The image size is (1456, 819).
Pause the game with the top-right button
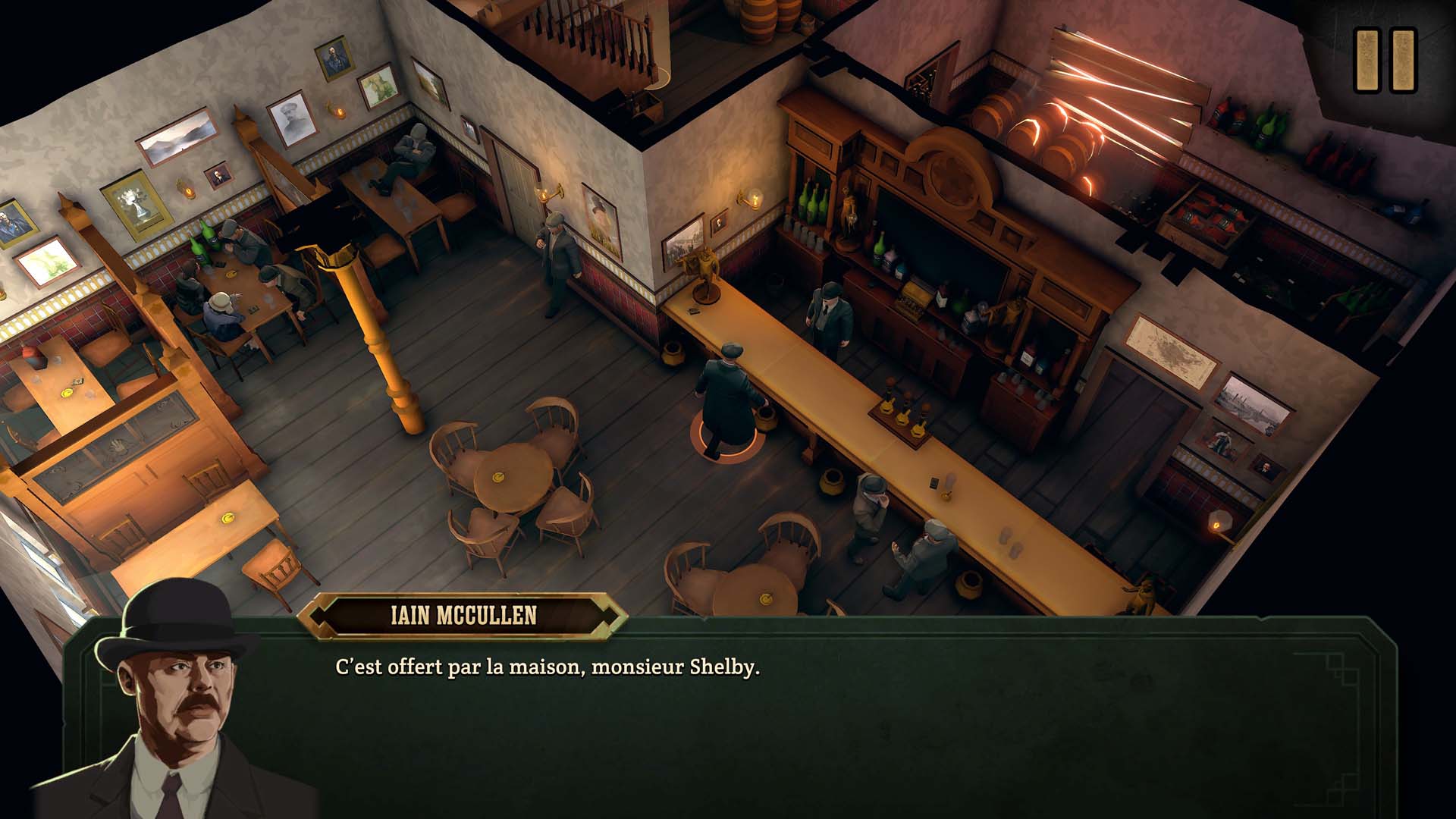(x=1385, y=61)
